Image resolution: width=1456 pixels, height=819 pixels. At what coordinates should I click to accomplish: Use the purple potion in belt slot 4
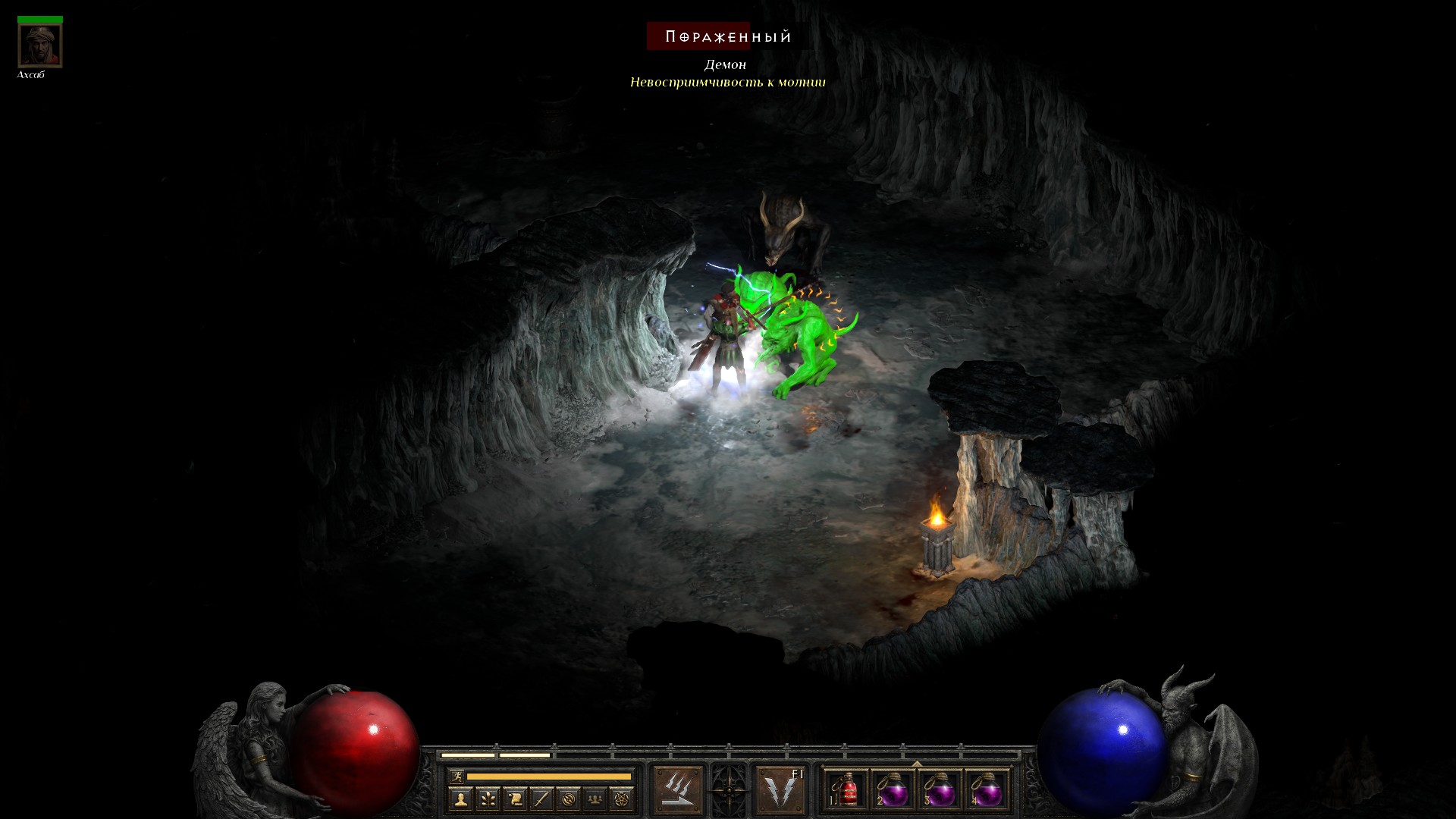[x=987, y=791]
